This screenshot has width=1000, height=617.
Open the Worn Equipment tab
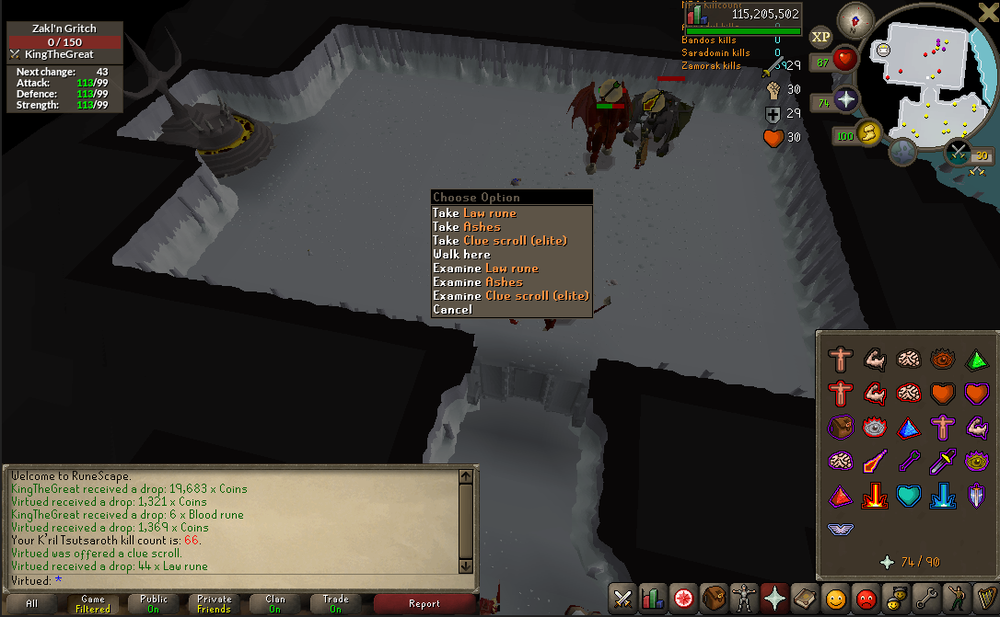[743, 600]
